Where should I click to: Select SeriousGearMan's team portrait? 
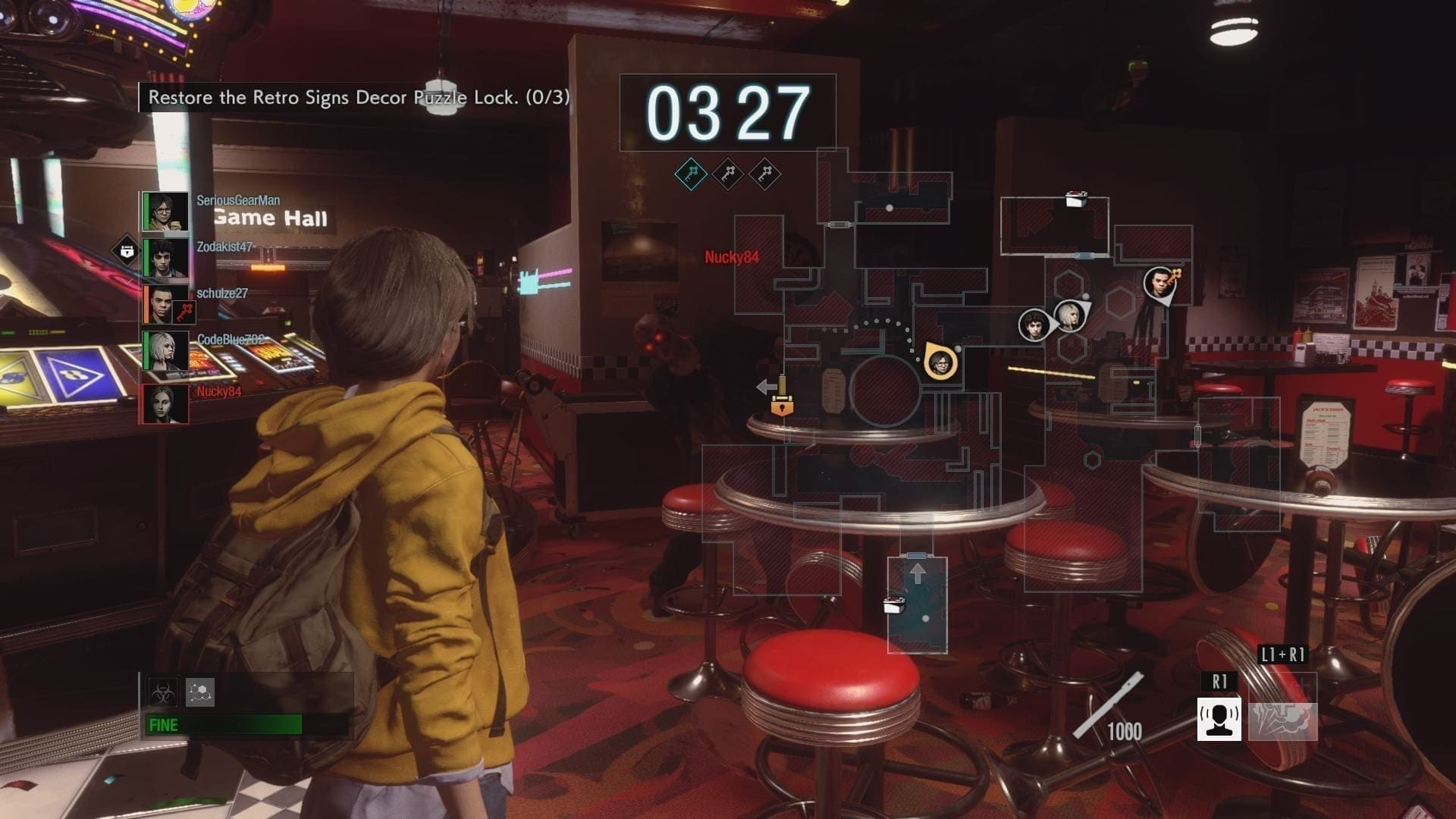[165, 212]
